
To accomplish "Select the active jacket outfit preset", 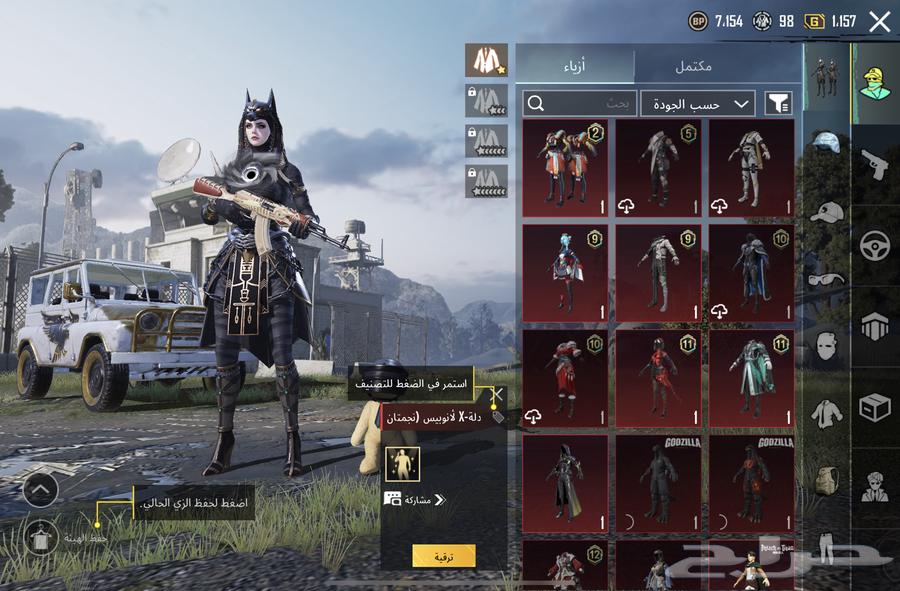I will pyautogui.click(x=486, y=61).
